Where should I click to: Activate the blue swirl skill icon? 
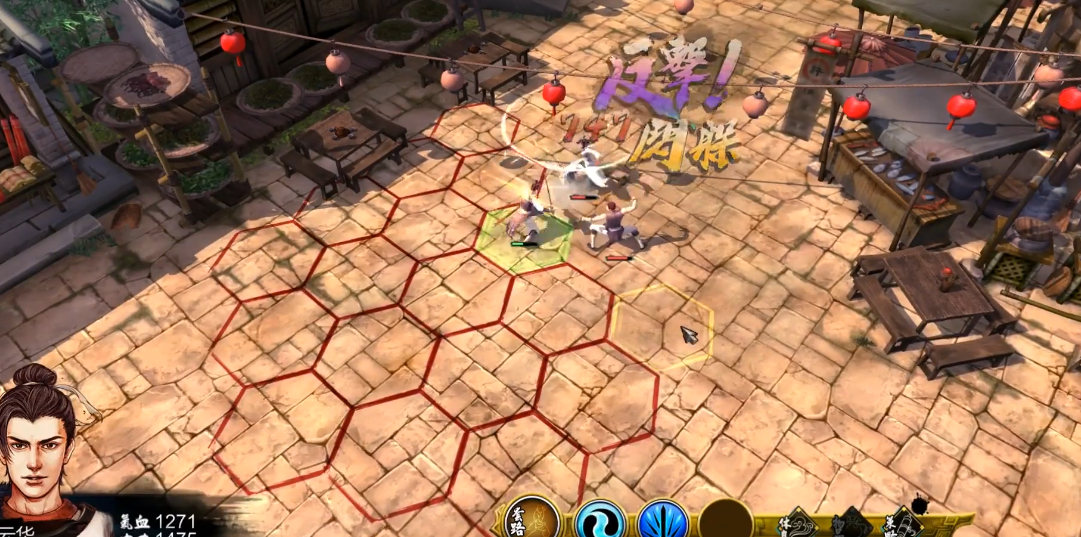point(599,522)
